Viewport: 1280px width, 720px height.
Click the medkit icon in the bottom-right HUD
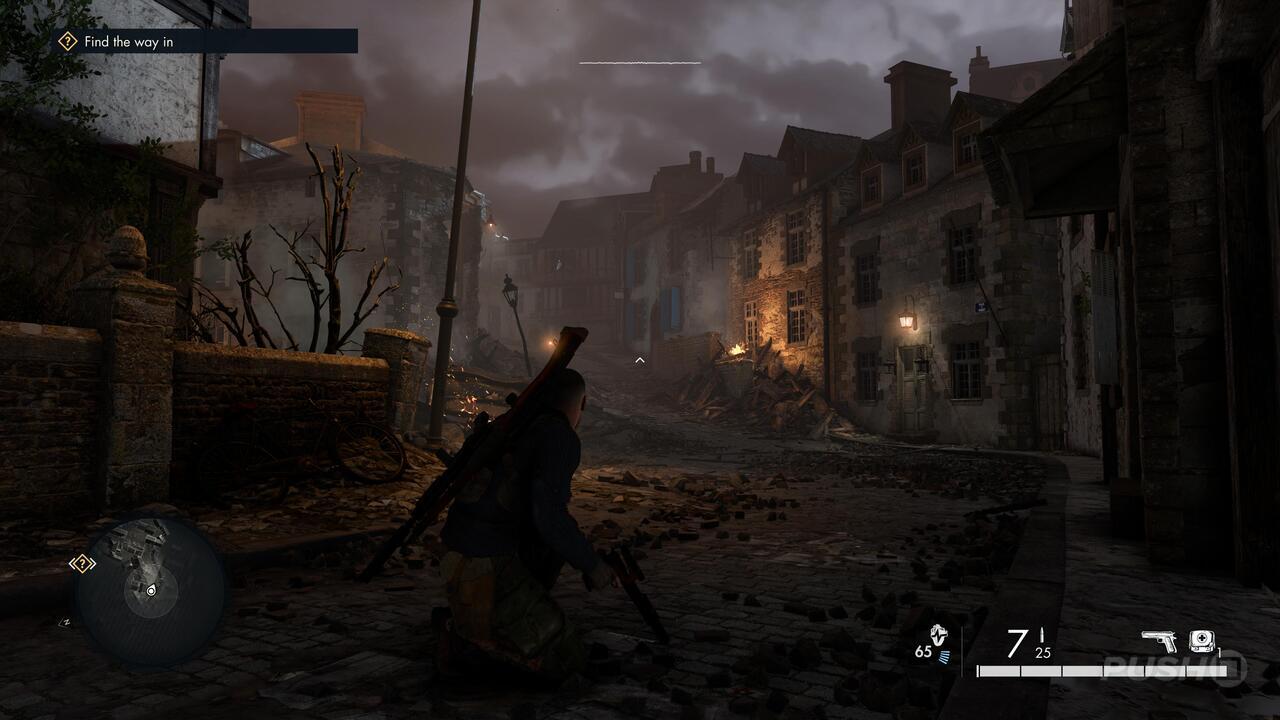pos(1201,639)
